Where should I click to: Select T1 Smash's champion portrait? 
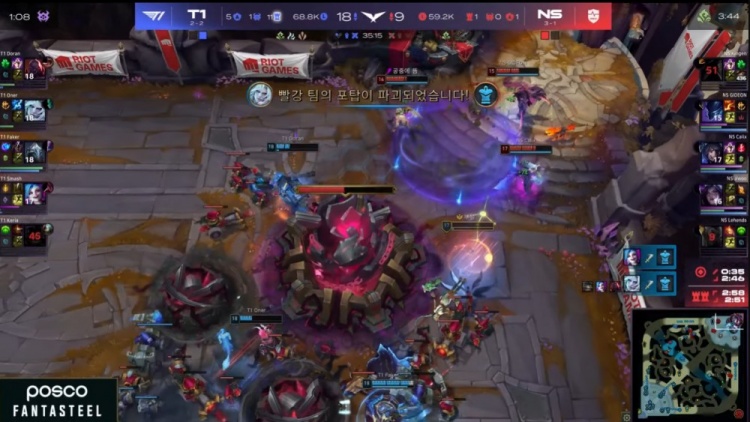(x=33, y=194)
